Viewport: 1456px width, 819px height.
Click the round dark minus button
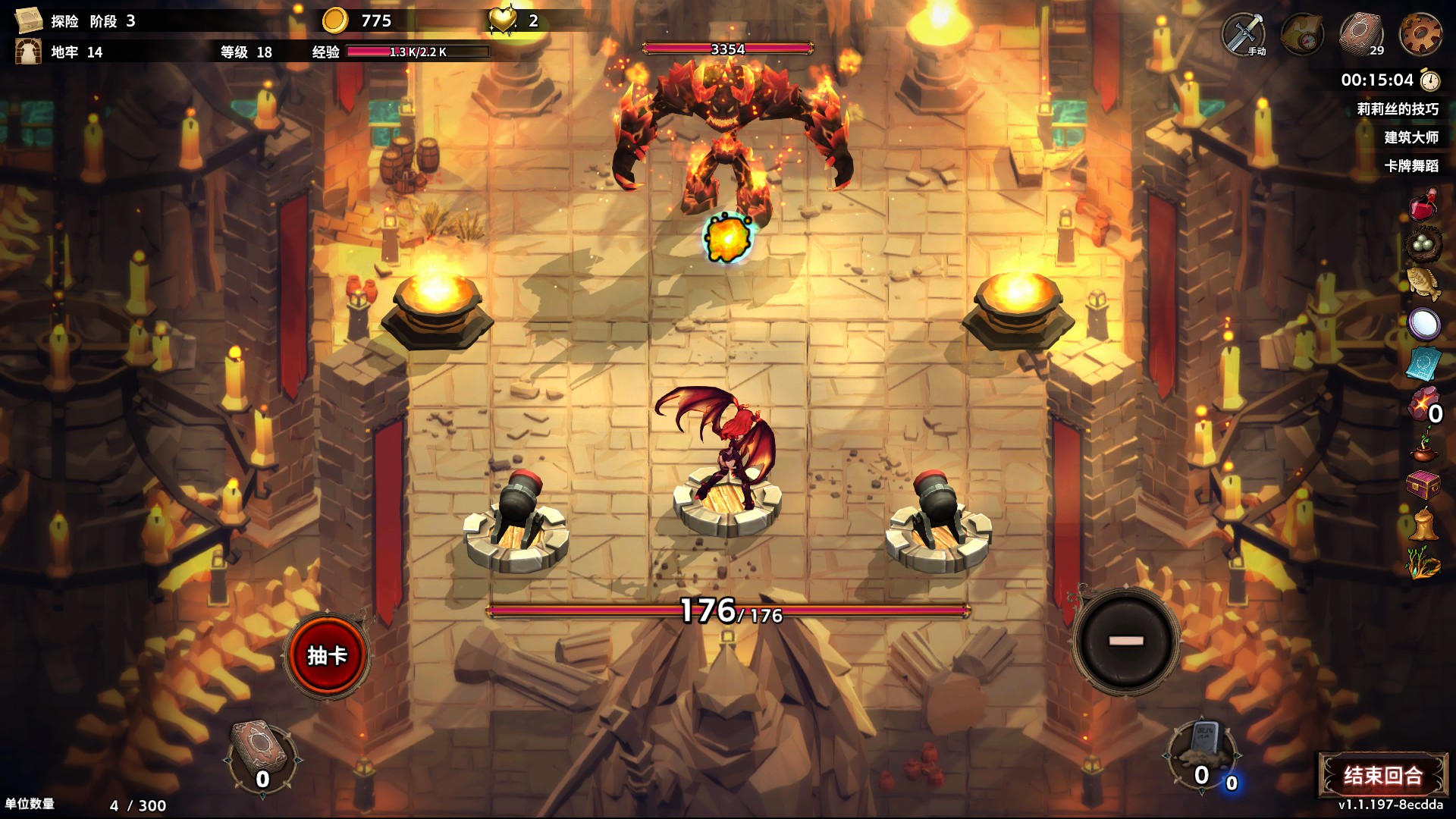tap(1126, 641)
